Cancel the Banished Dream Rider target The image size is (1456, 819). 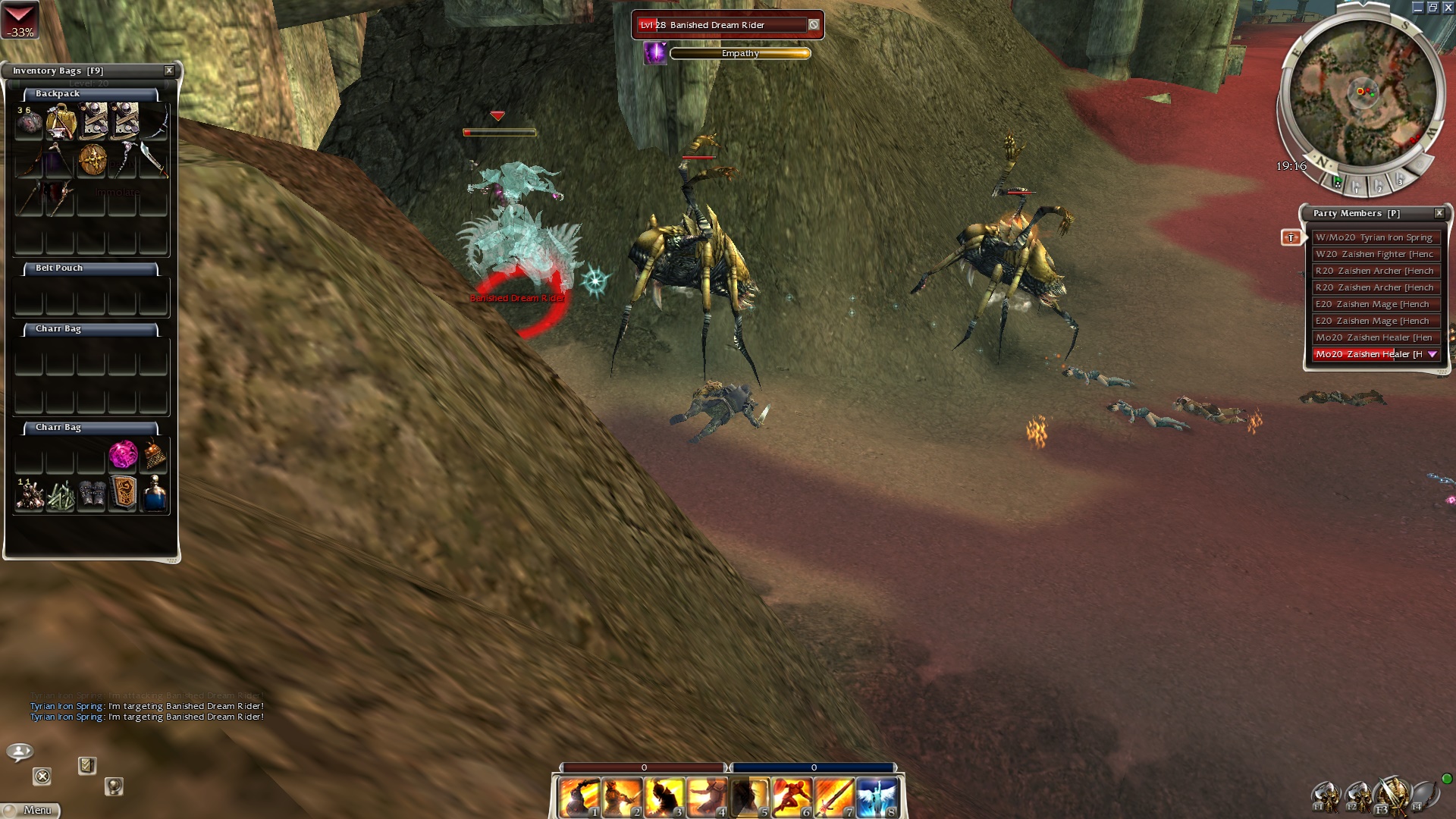click(813, 25)
